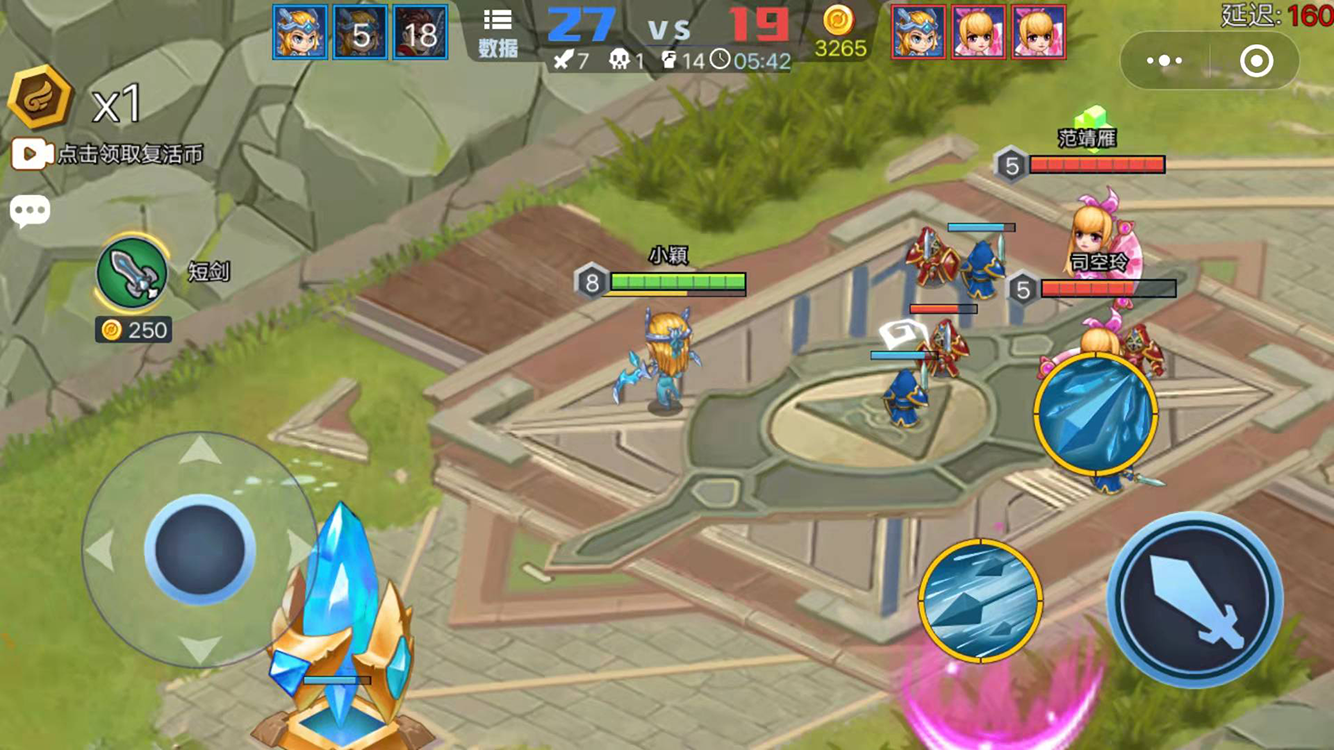This screenshot has height=750, width=1334.
Task: Open the mini-program three-dot menu
Action: (x=1164, y=61)
